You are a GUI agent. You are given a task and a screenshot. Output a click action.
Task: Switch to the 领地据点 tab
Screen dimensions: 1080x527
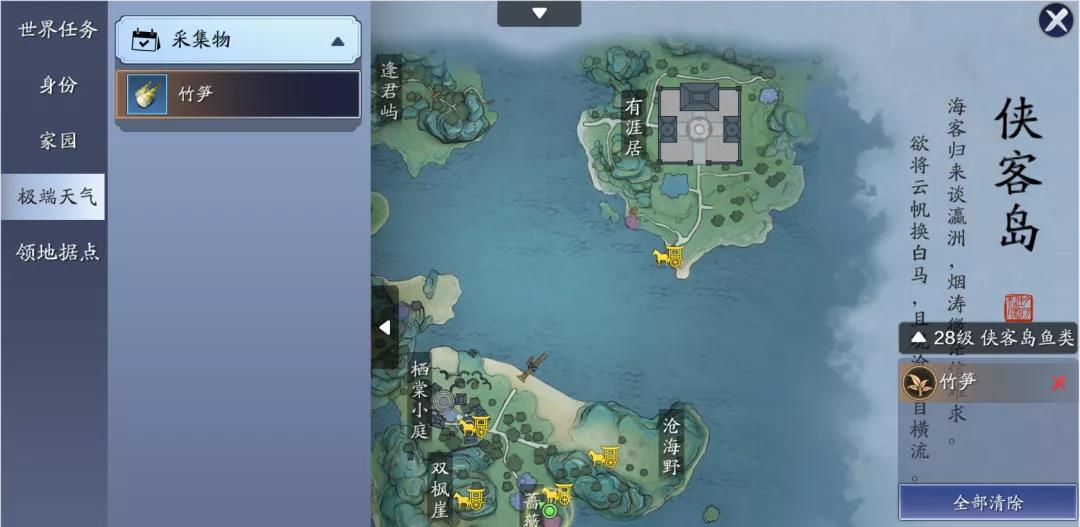click(x=57, y=252)
